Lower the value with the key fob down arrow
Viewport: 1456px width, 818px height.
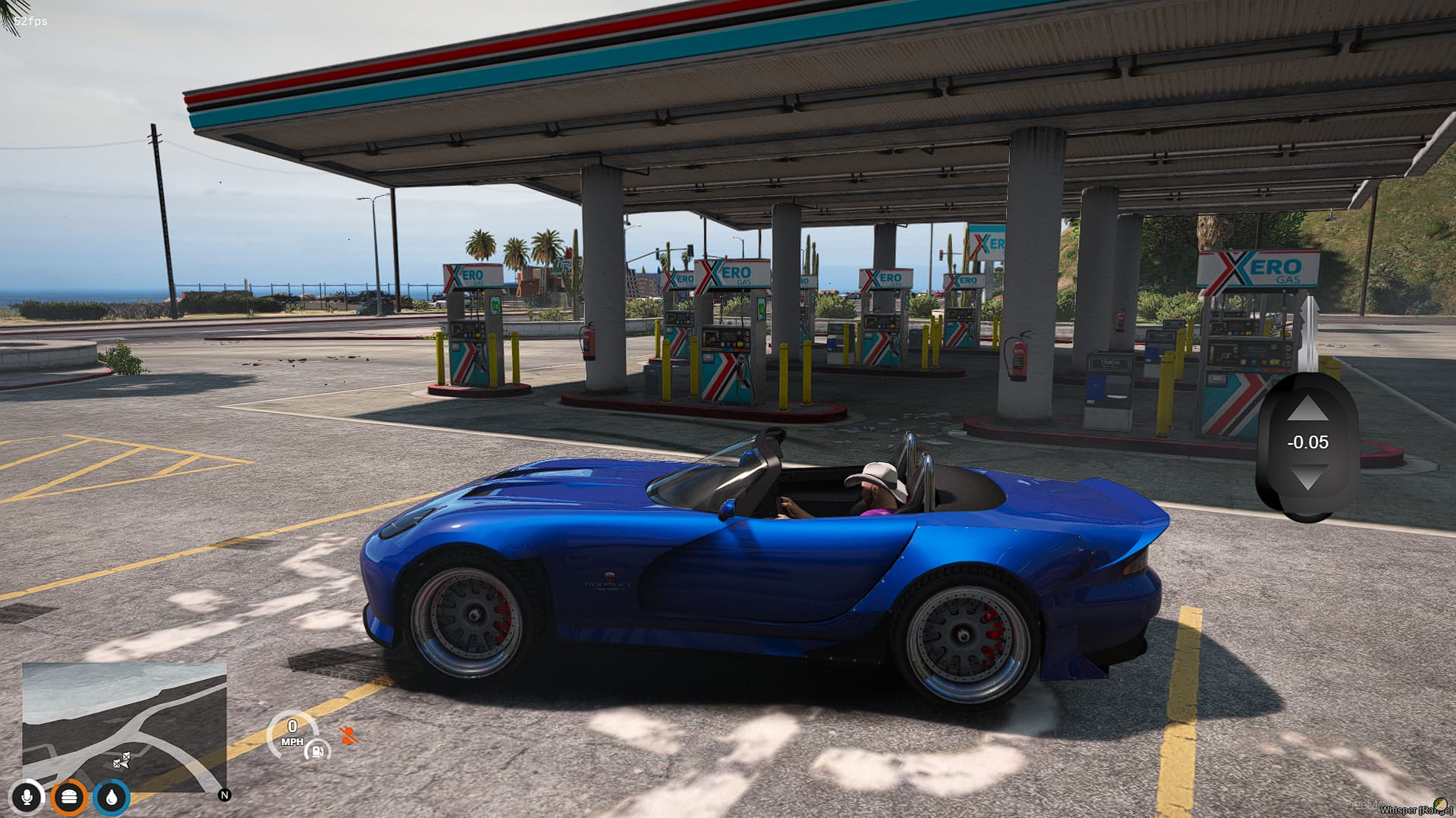click(1307, 478)
